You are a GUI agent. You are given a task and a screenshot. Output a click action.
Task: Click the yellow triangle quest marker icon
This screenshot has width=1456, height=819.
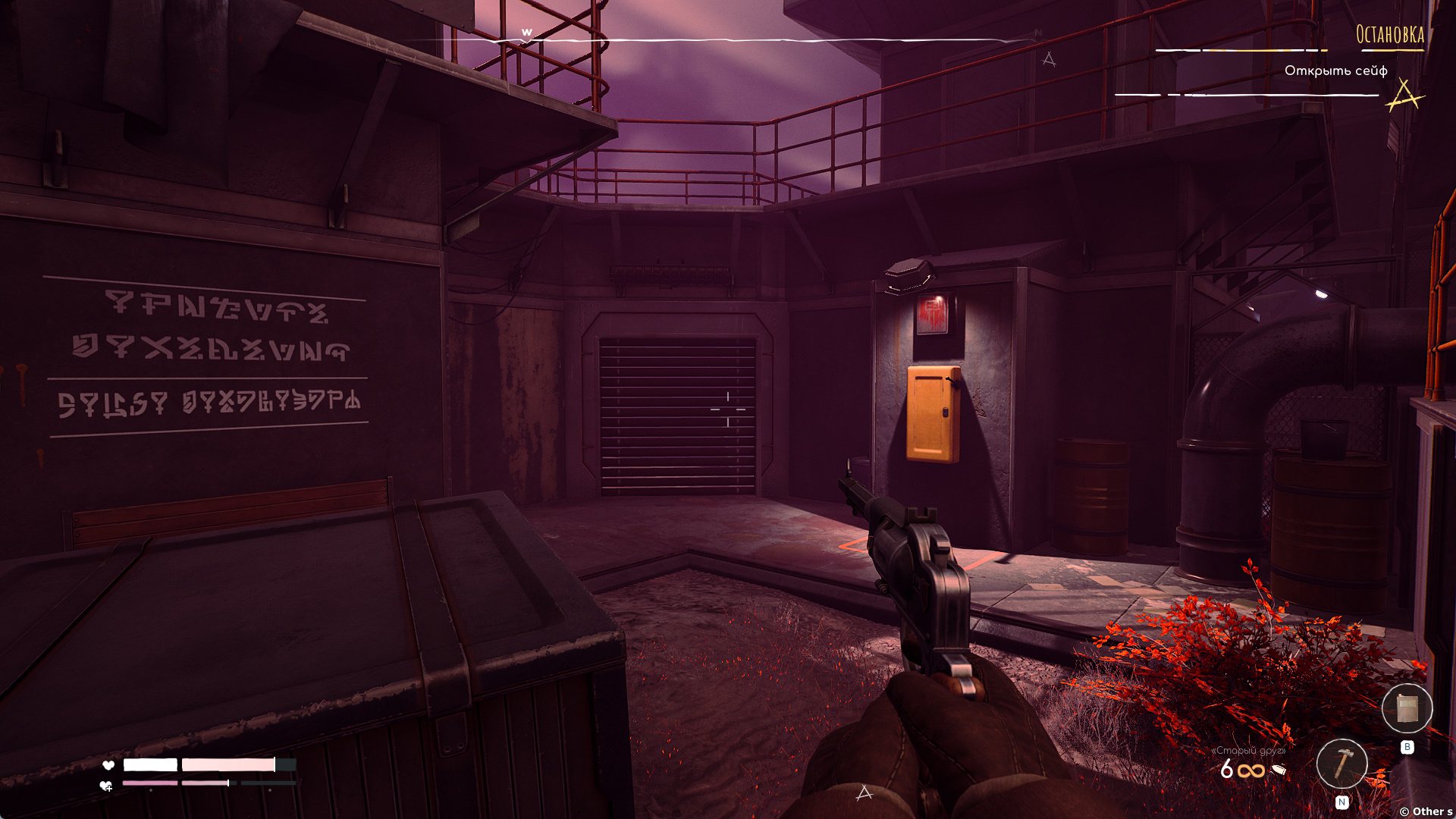(1404, 96)
